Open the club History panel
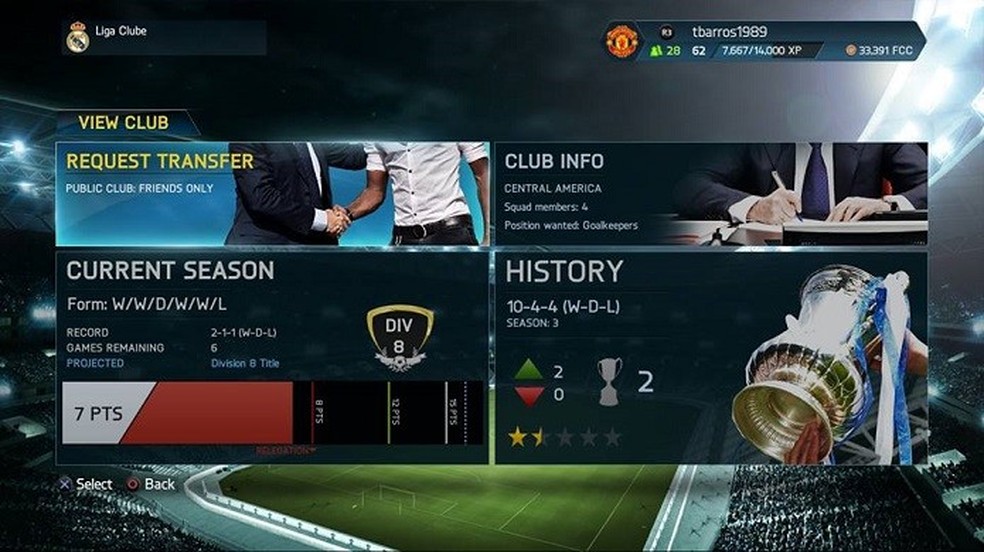This screenshot has height=552, width=984. [x=710, y=357]
